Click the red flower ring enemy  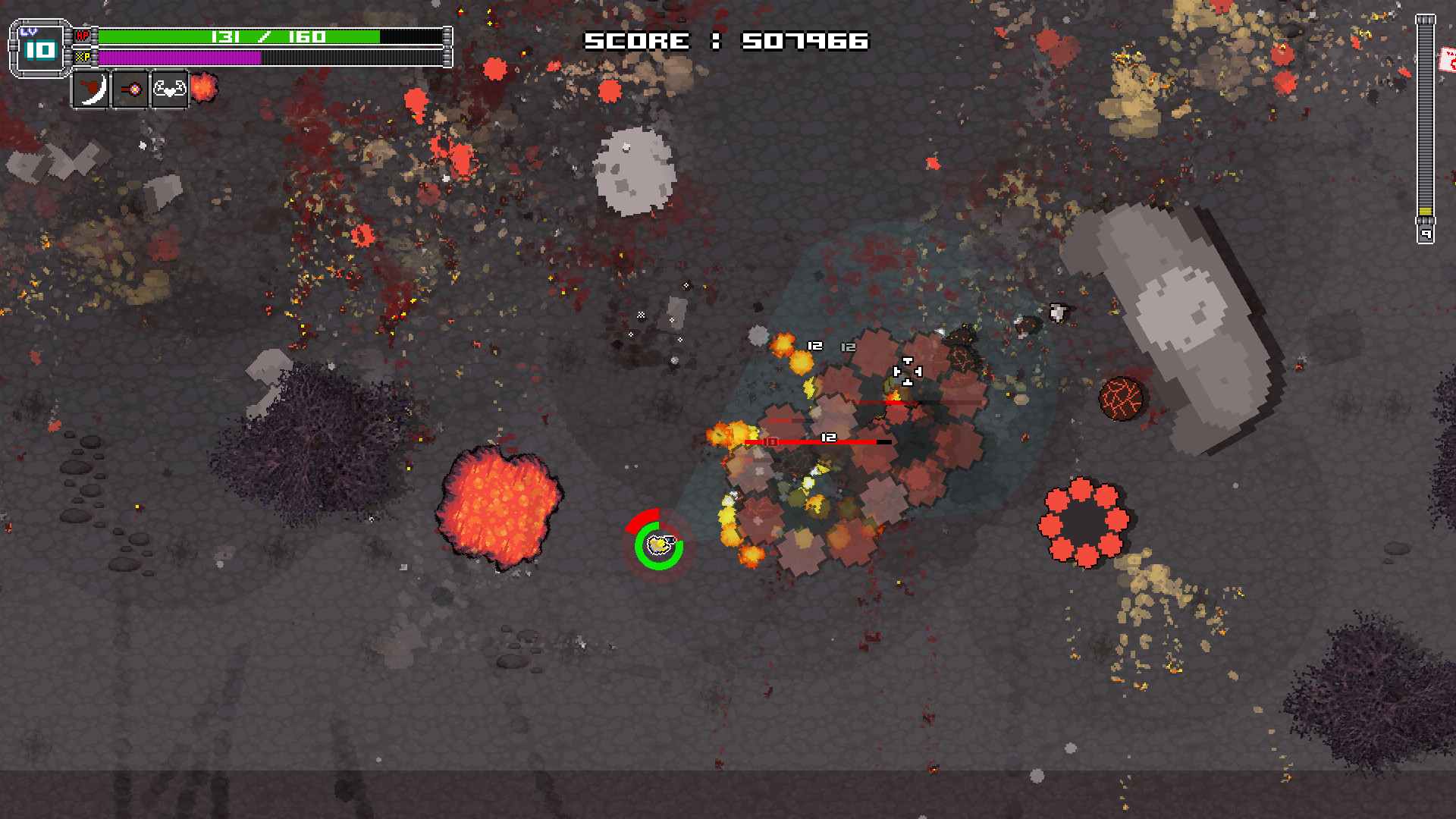pos(1083,522)
